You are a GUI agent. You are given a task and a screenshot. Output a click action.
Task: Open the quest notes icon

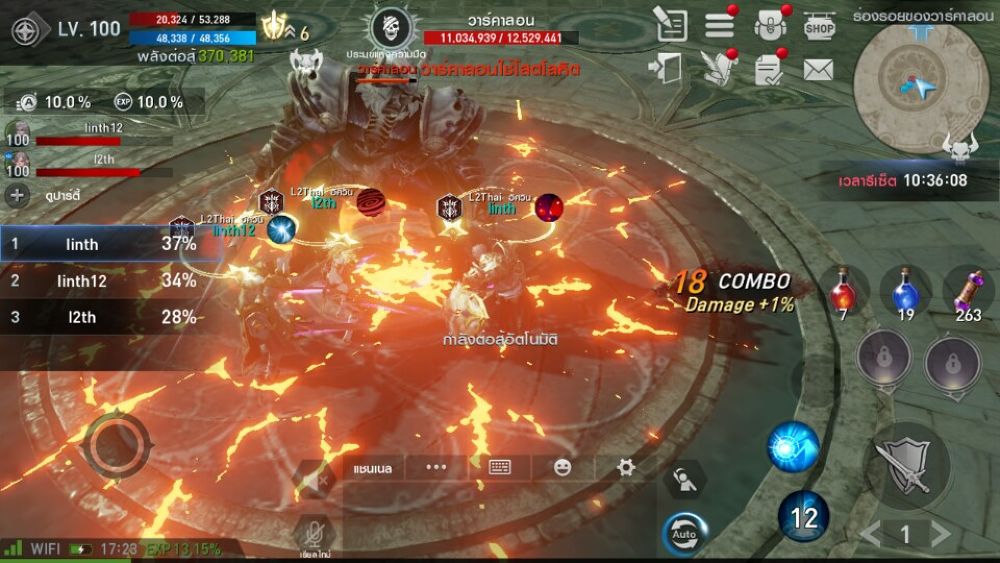coord(671,25)
